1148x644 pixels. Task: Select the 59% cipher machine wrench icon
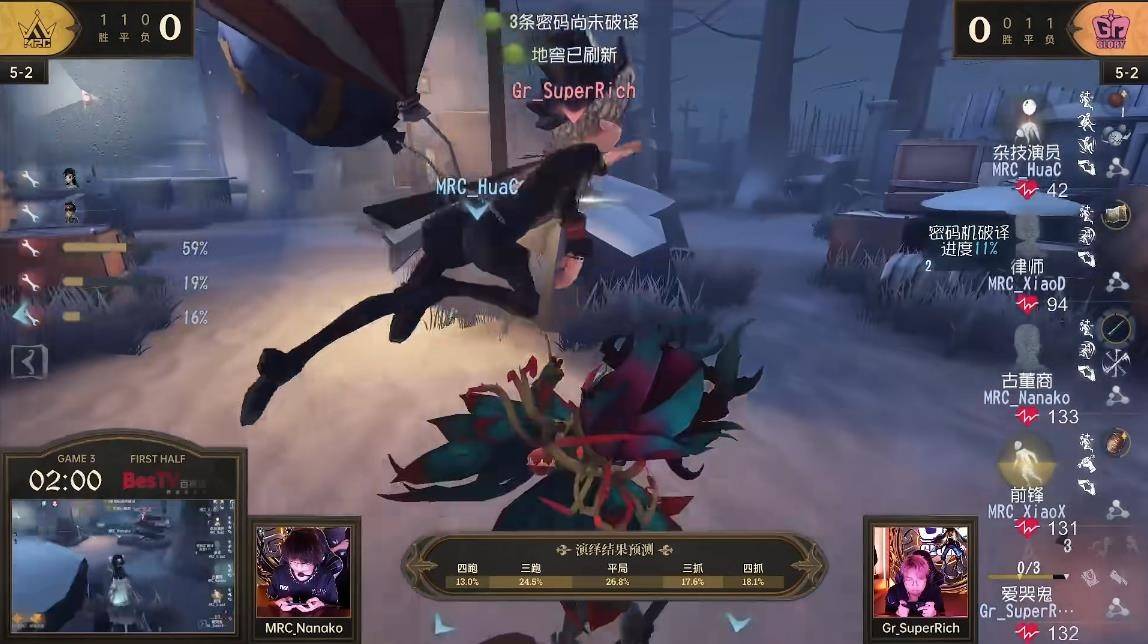pos(31,248)
